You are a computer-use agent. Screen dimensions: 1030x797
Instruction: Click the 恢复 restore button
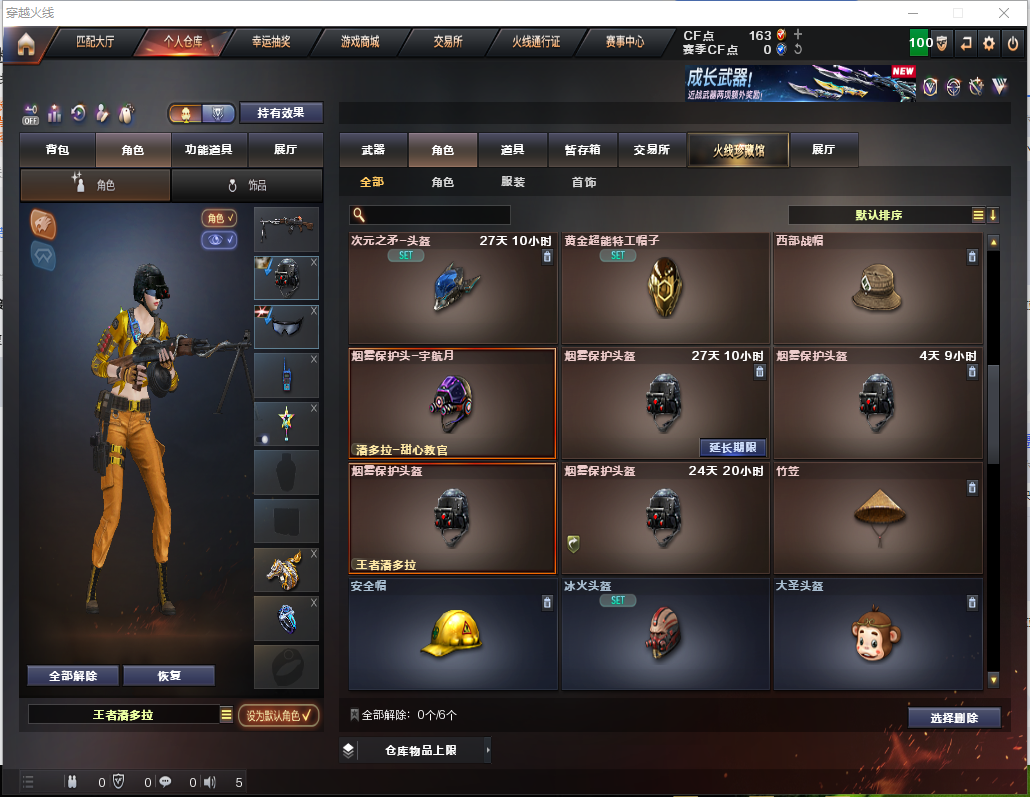[x=168, y=676]
